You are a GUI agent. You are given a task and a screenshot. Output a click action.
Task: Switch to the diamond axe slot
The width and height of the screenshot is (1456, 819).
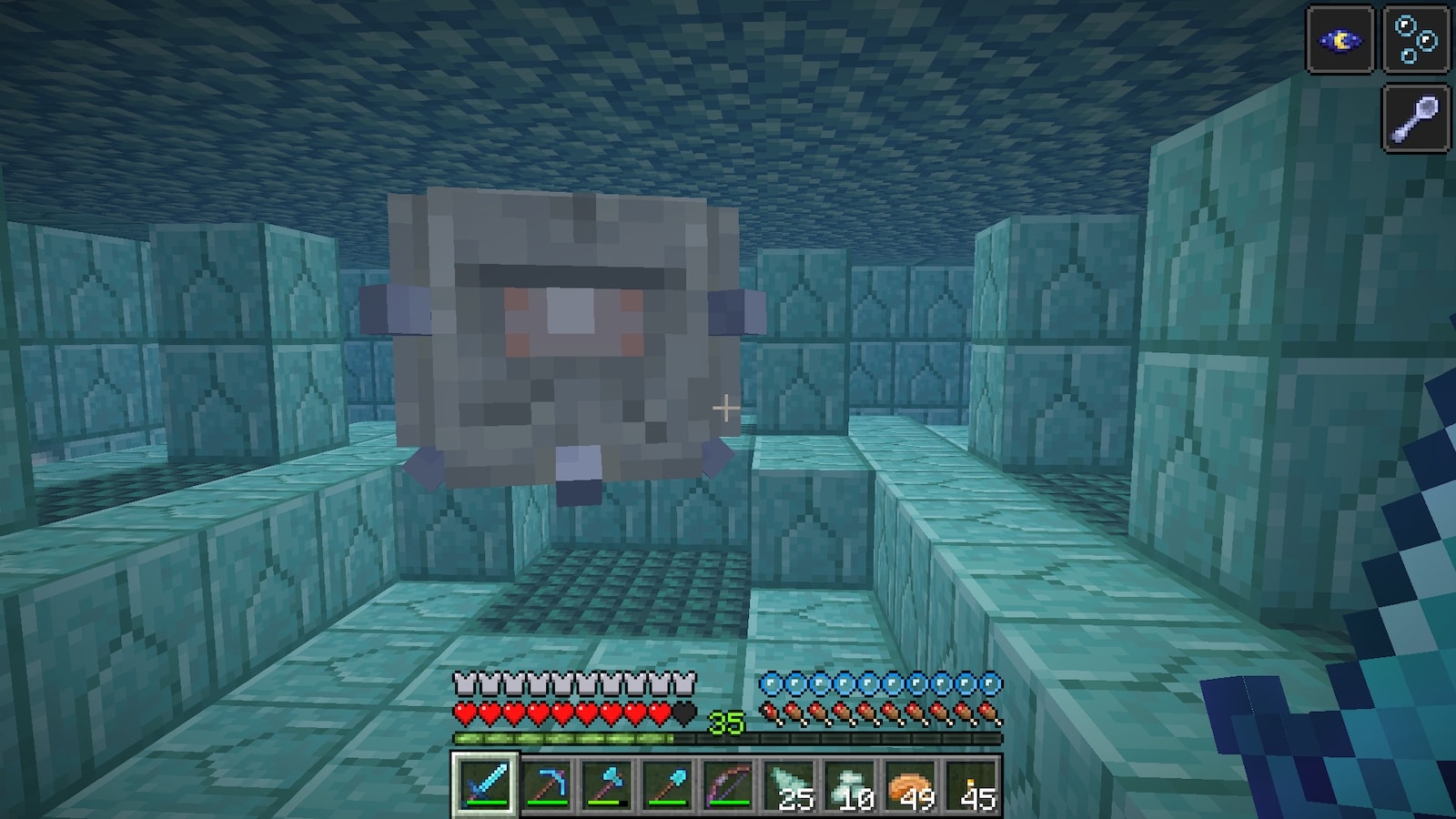pyautogui.click(x=607, y=784)
